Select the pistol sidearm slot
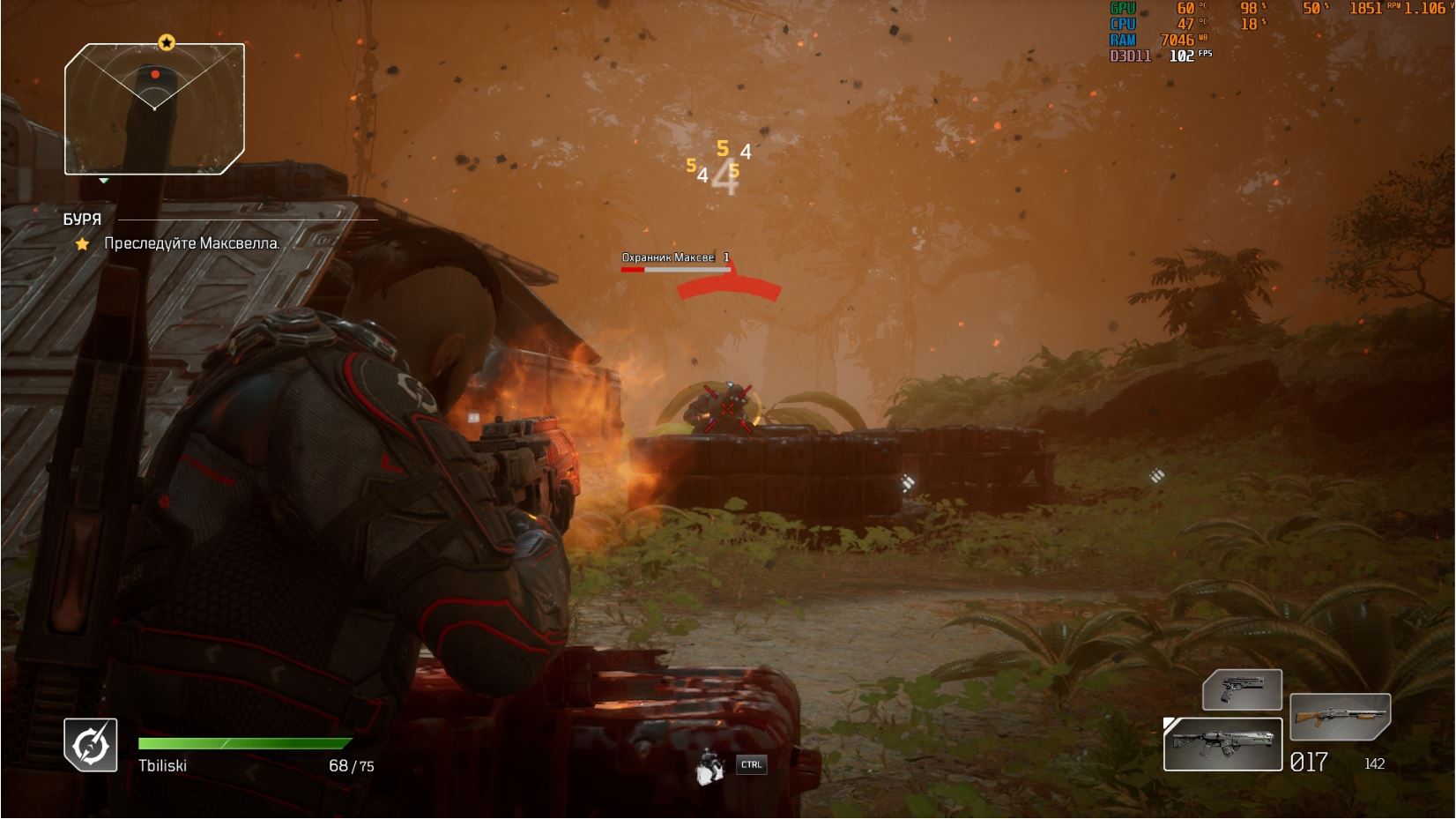1456x819 pixels. click(1242, 689)
